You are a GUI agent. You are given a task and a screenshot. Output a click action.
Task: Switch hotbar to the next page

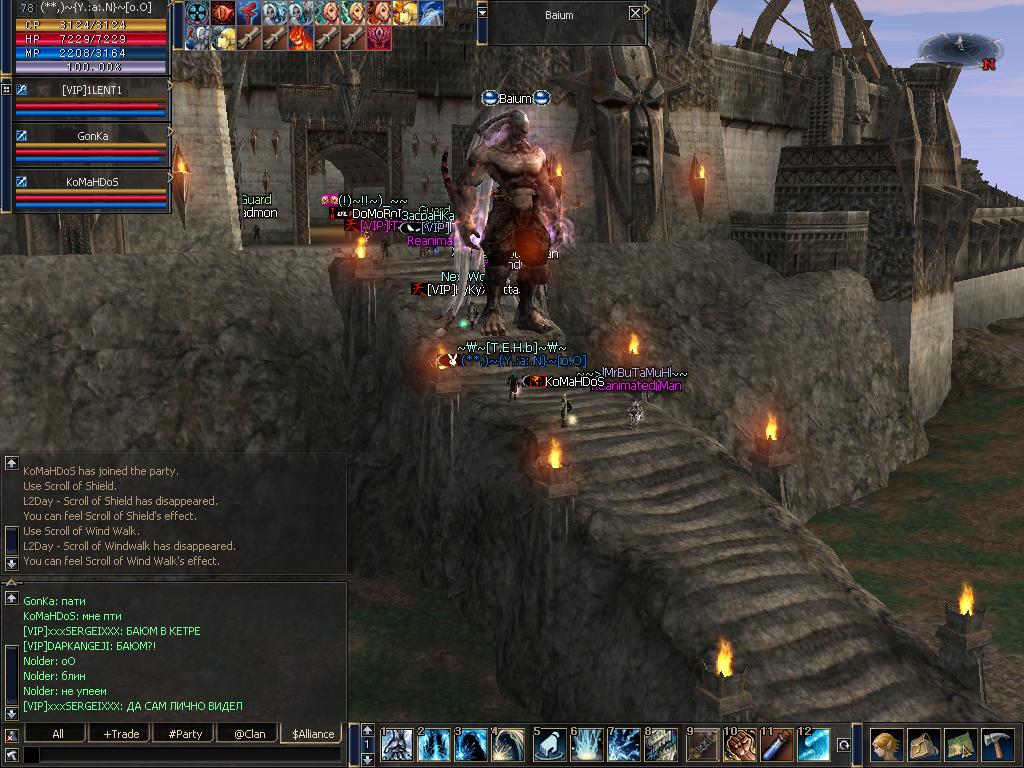coord(367,759)
